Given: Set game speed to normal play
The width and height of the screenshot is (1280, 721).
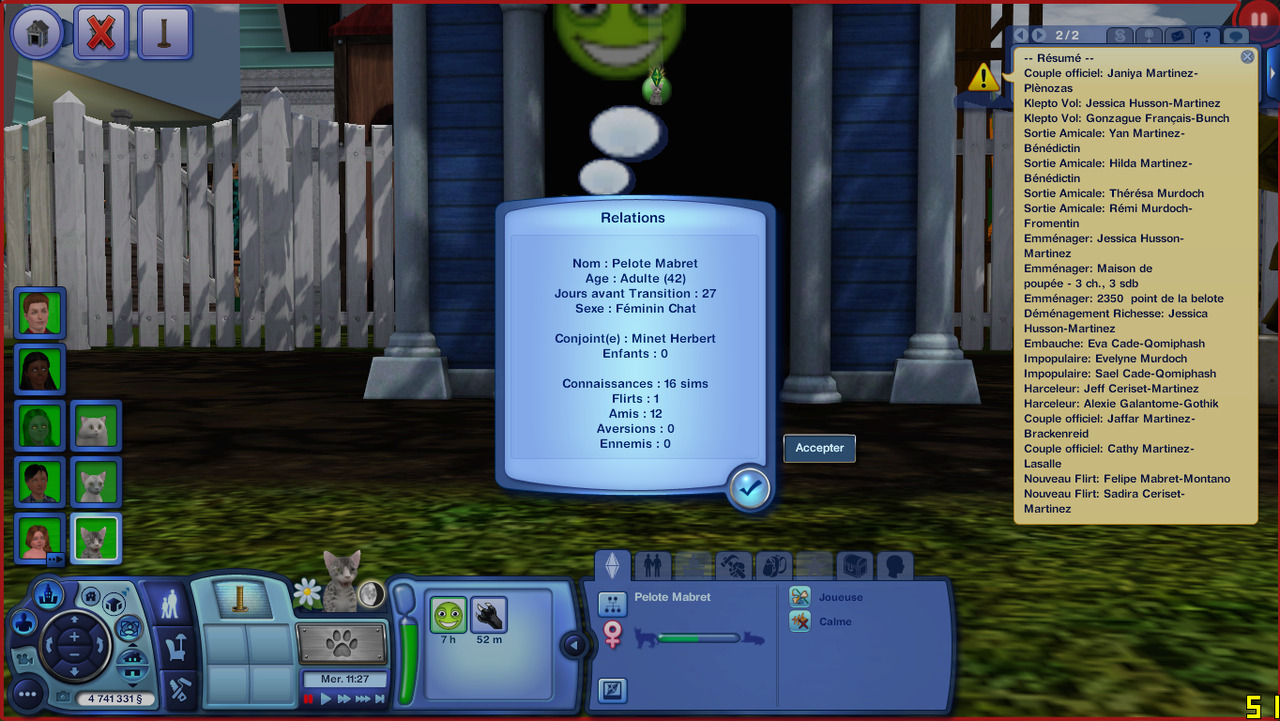Looking at the screenshot, I should pos(324,699).
